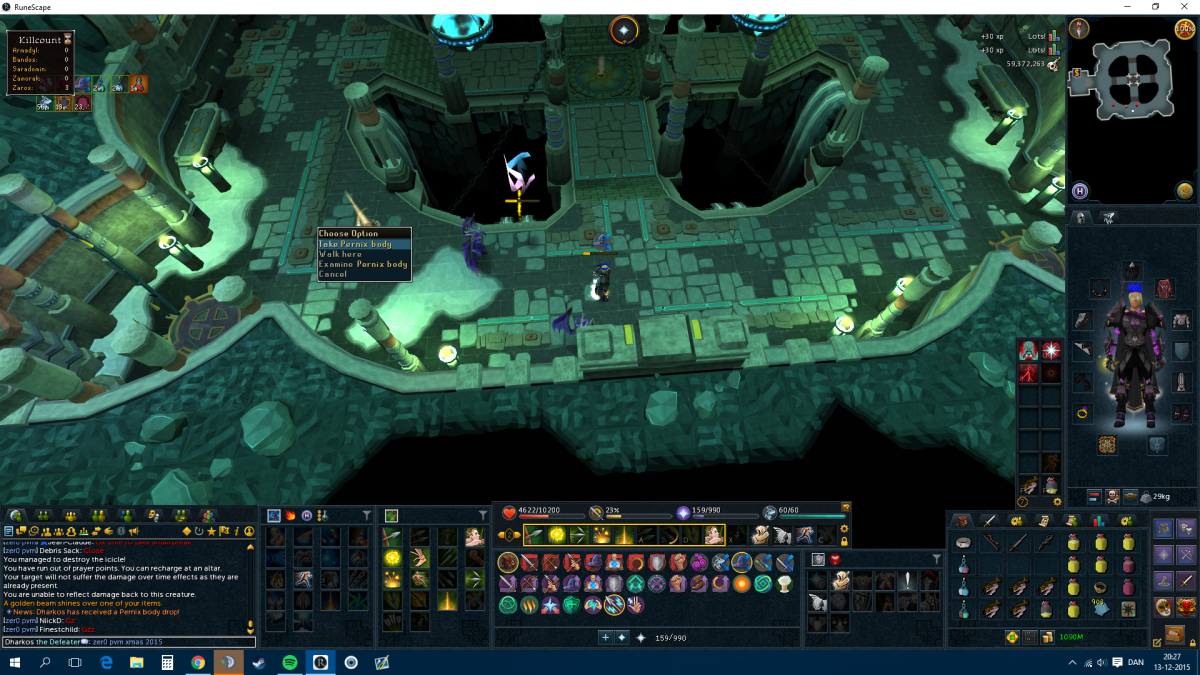Close the RuneScape window
Screen dimensions: 1200x675
coord(1184,7)
